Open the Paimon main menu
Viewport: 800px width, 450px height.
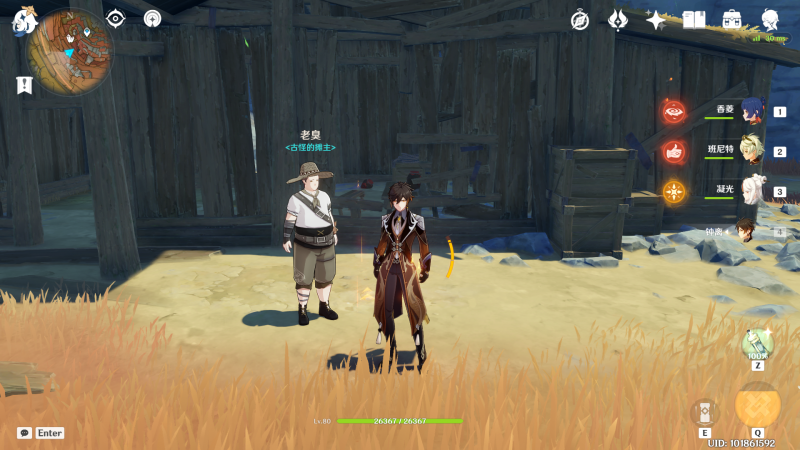pos(23,21)
